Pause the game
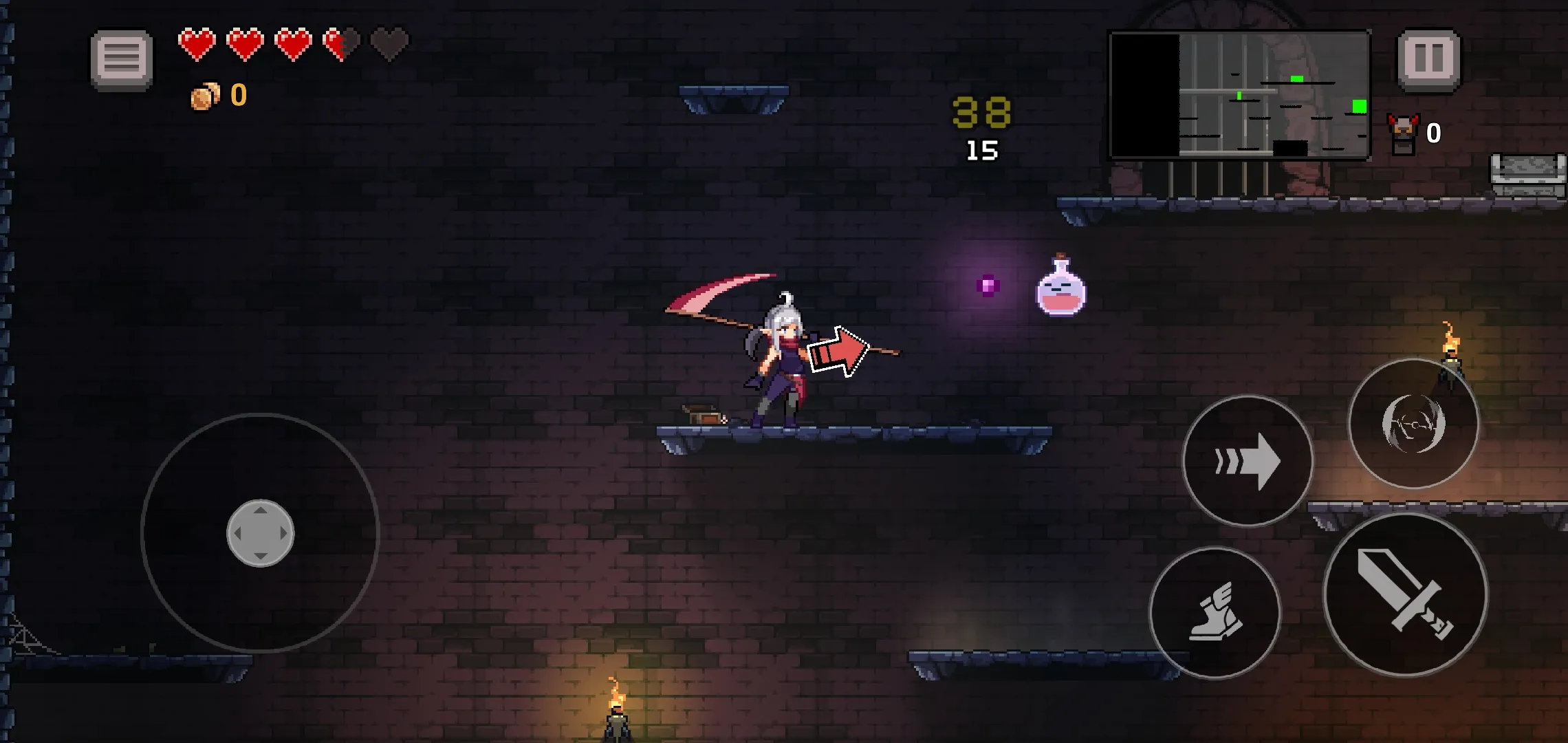 (1429, 59)
